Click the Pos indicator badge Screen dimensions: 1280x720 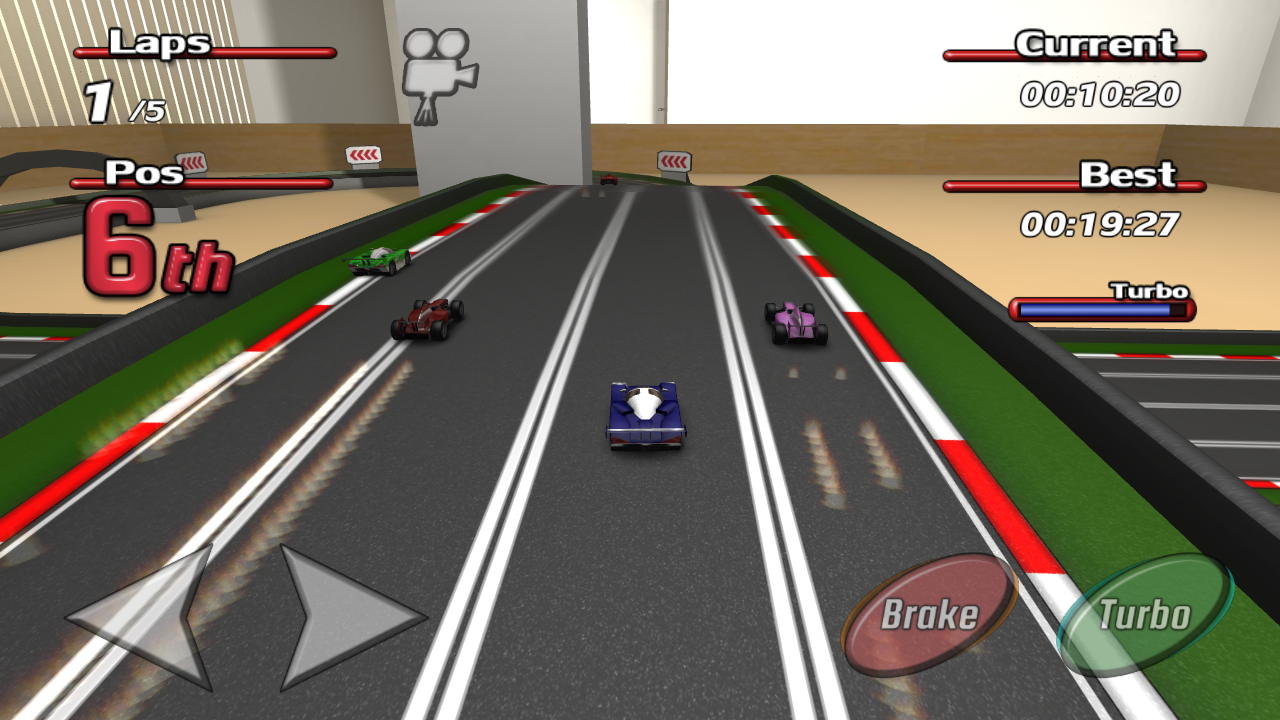point(145,173)
